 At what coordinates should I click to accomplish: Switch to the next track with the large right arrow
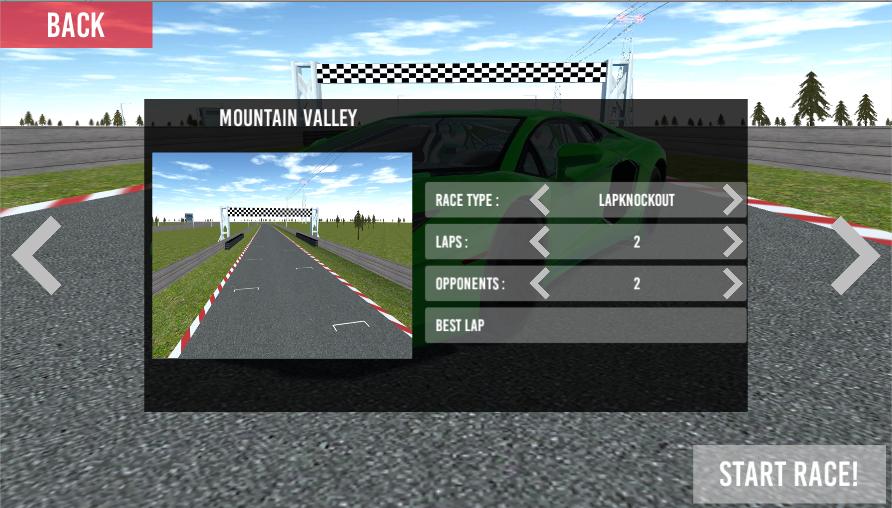coord(855,255)
